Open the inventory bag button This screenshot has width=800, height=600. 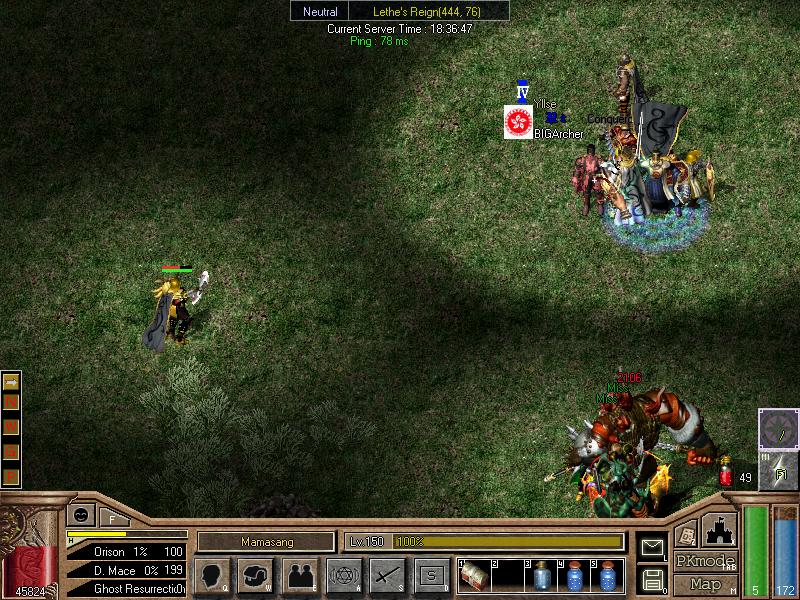pyautogui.click(x=255, y=576)
